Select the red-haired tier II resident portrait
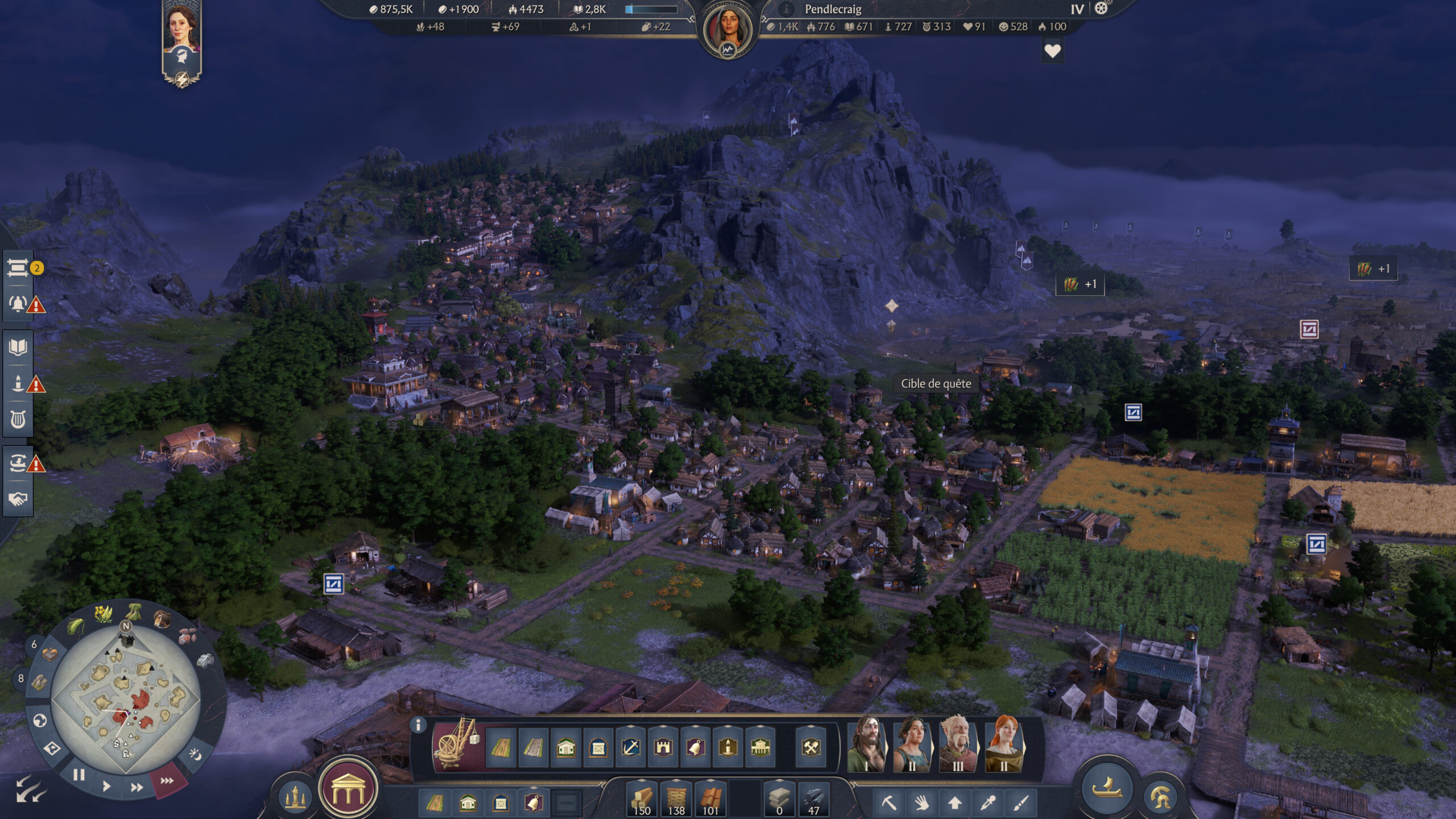Image resolution: width=1456 pixels, height=819 pixels. (1004, 744)
